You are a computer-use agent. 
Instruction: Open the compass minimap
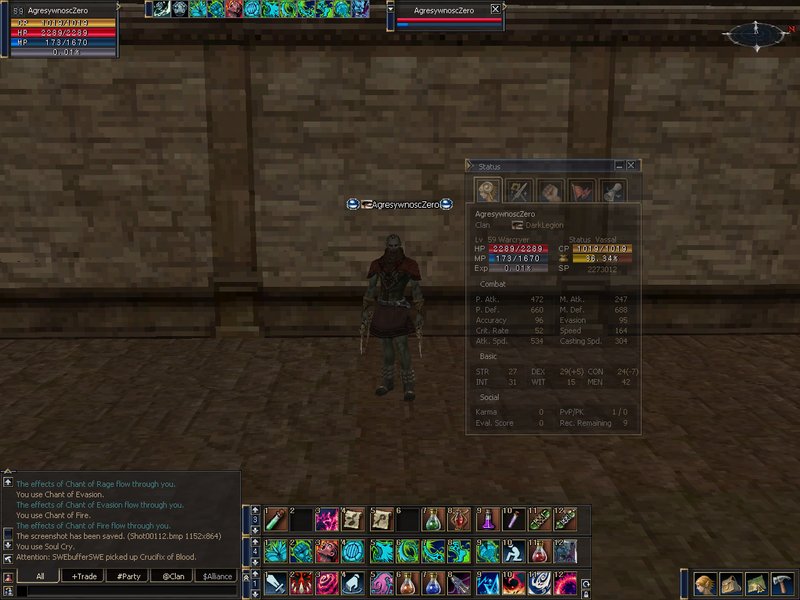(754, 36)
